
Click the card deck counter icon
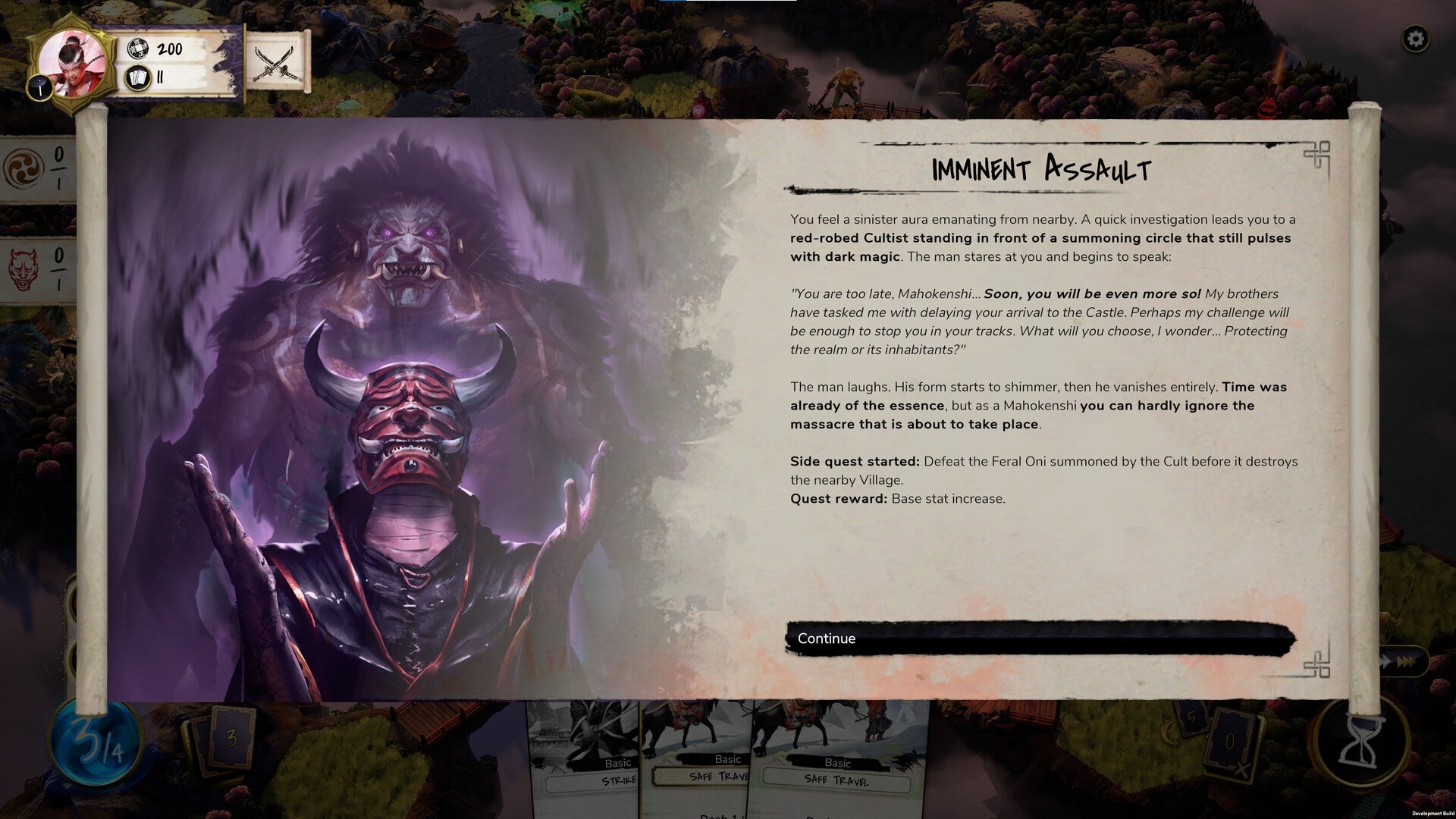[x=137, y=76]
